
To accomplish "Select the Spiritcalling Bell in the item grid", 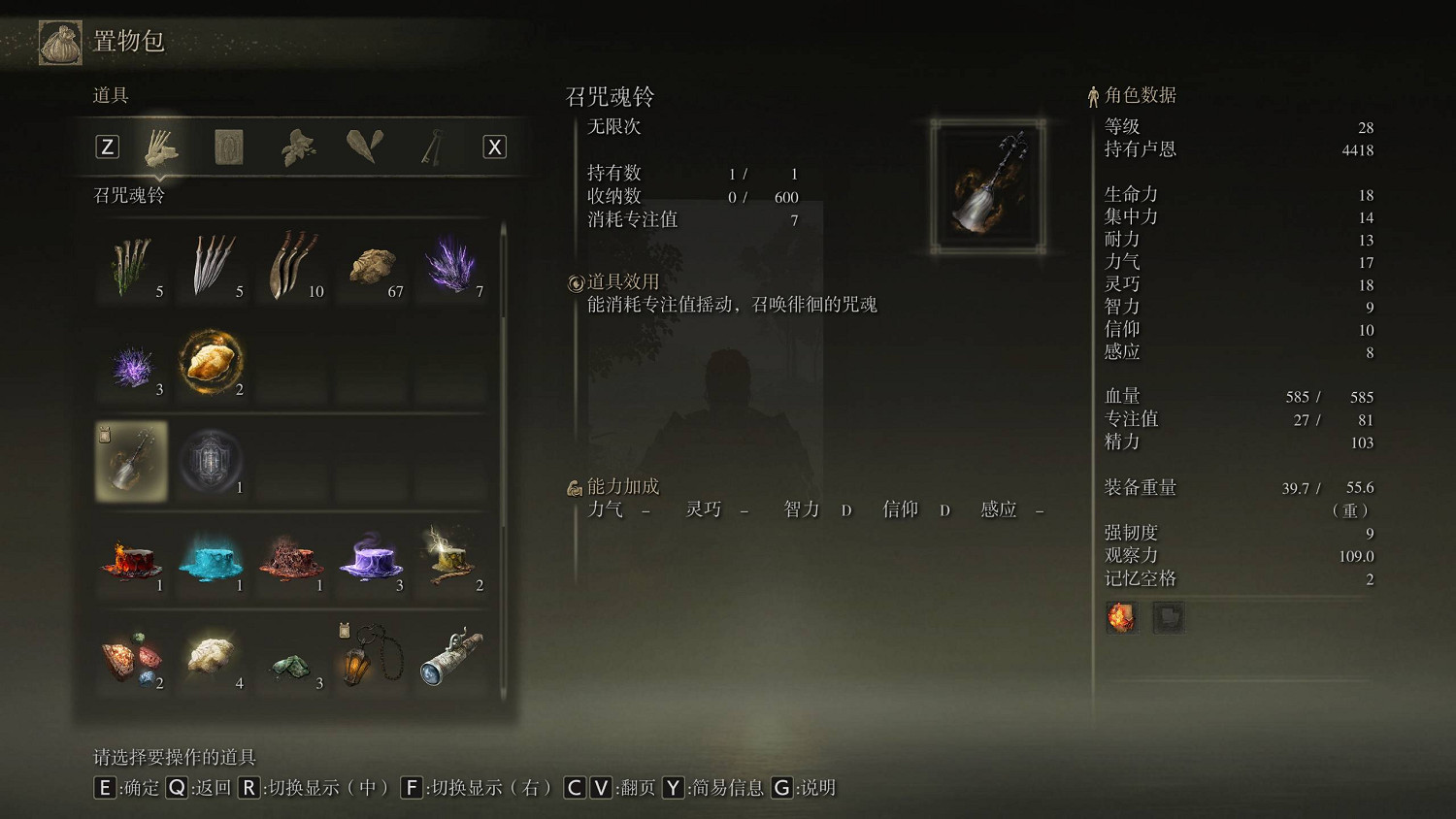I will [x=131, y=461].
